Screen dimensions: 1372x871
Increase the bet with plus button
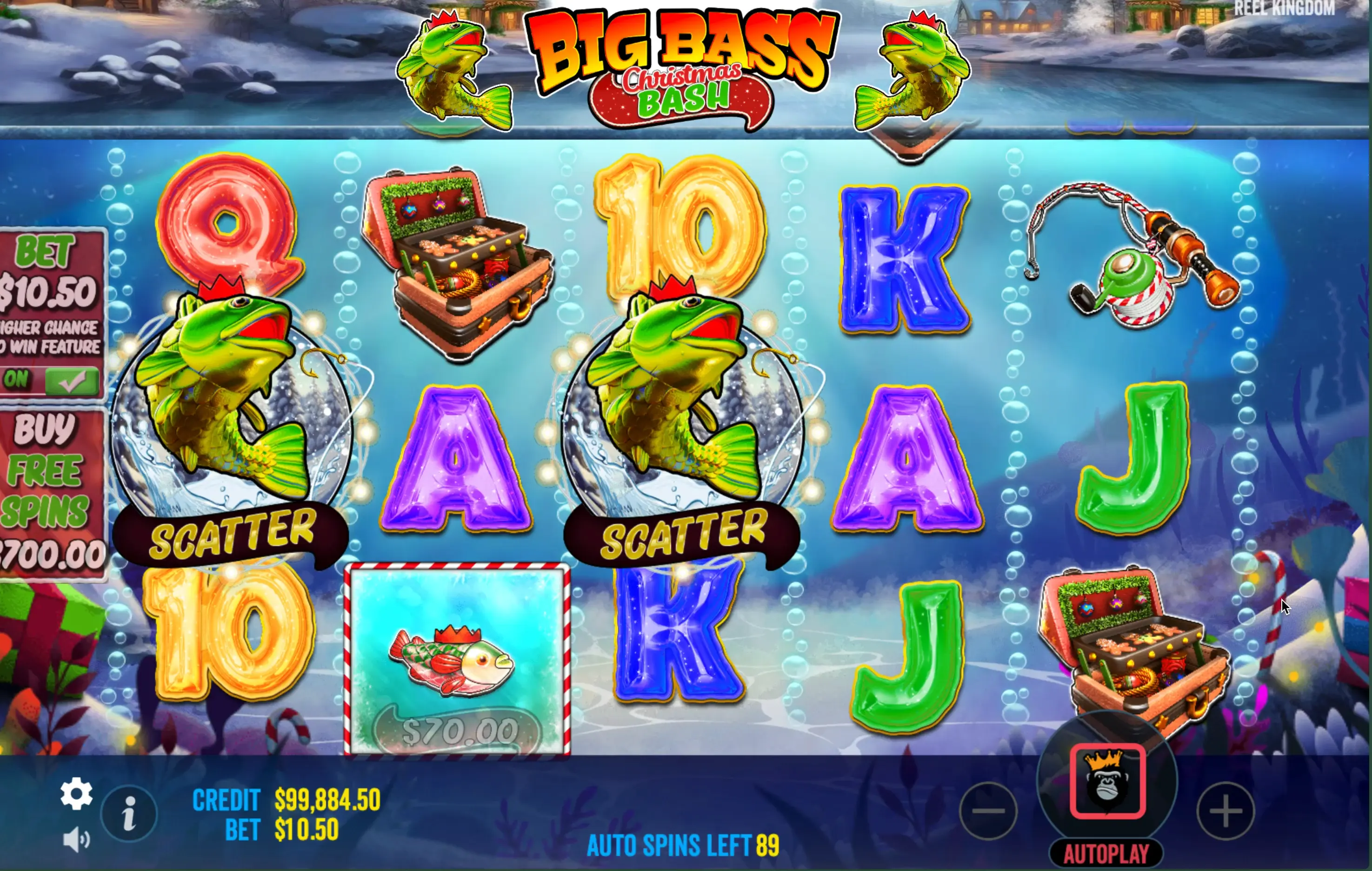[x=1225, y=811]
